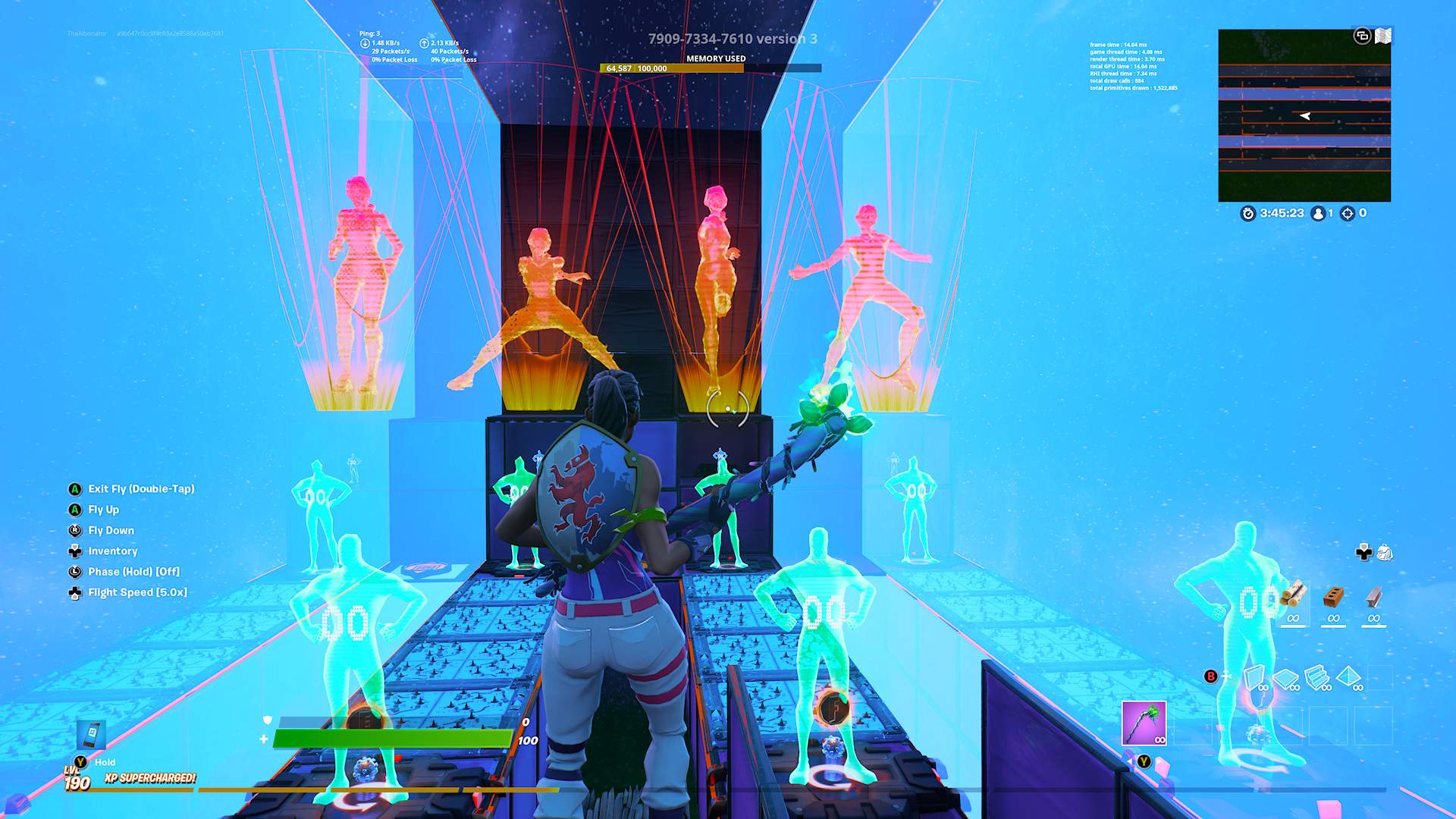Select the metal beam material icon
Viewport: 1456px width, 819px height.
pos(1373,596)
